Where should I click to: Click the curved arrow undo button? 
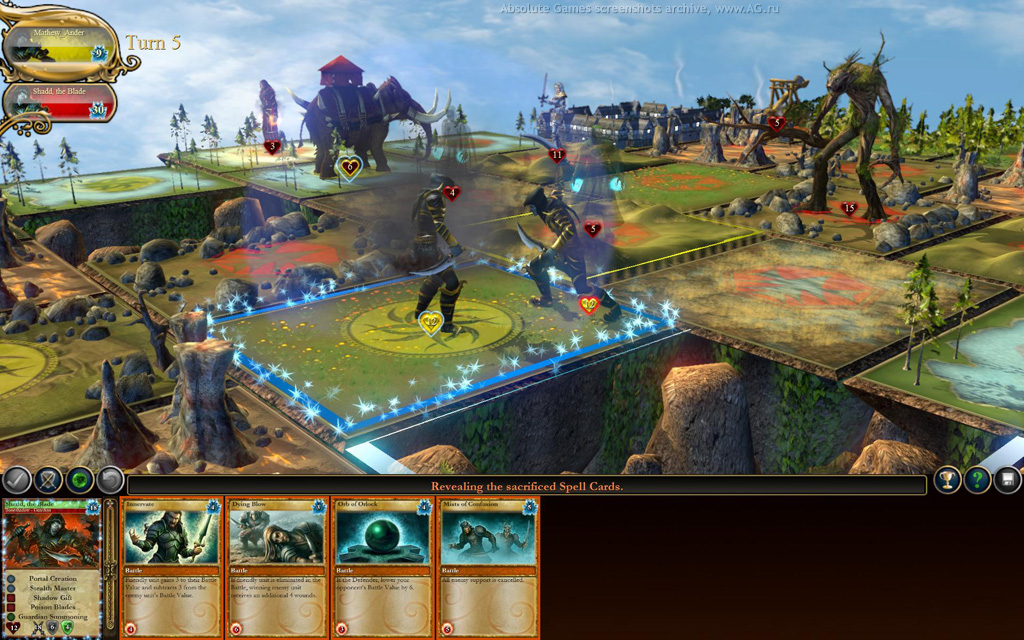point(110,481)
